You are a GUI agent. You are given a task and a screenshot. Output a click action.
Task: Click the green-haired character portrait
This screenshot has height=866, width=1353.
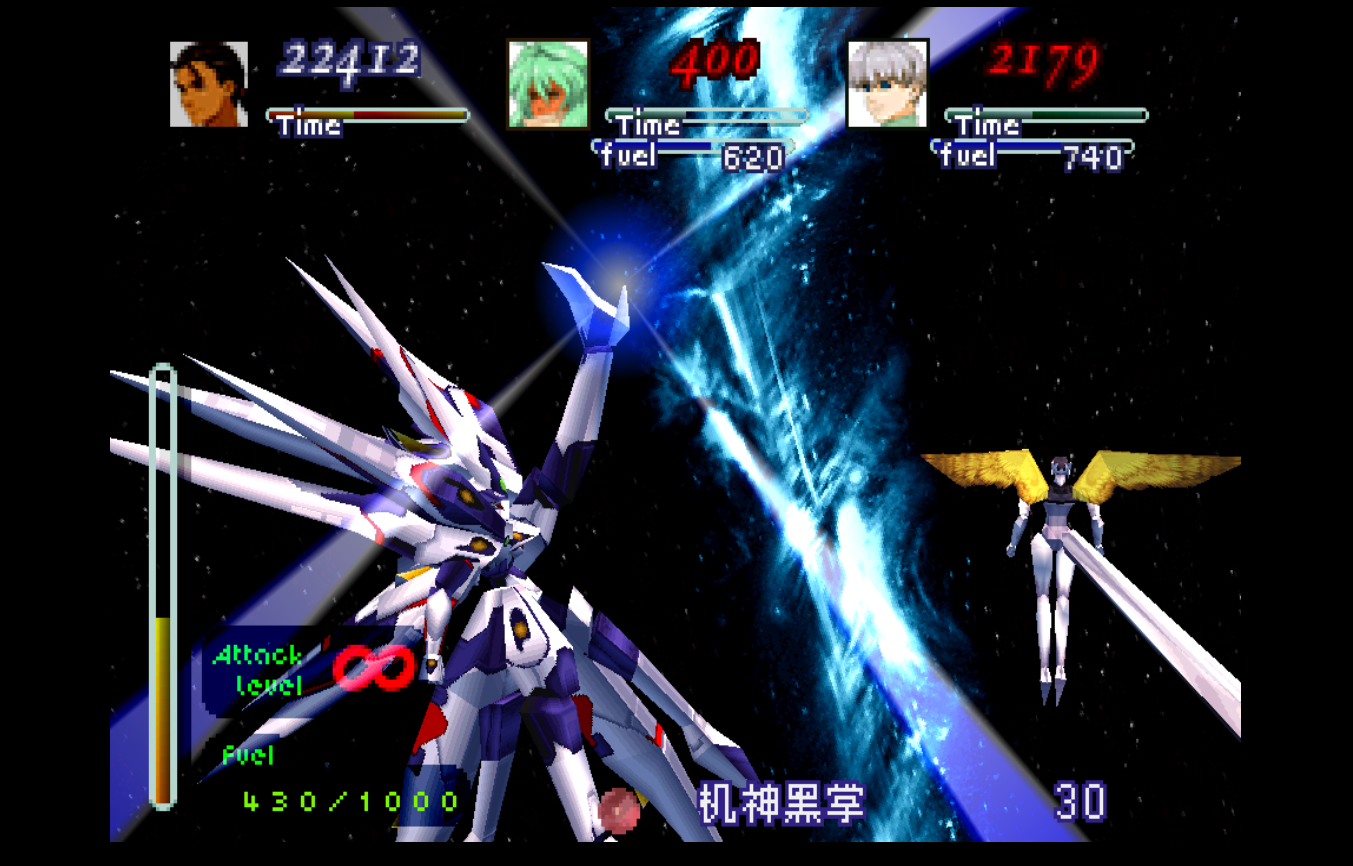point(548,84)
